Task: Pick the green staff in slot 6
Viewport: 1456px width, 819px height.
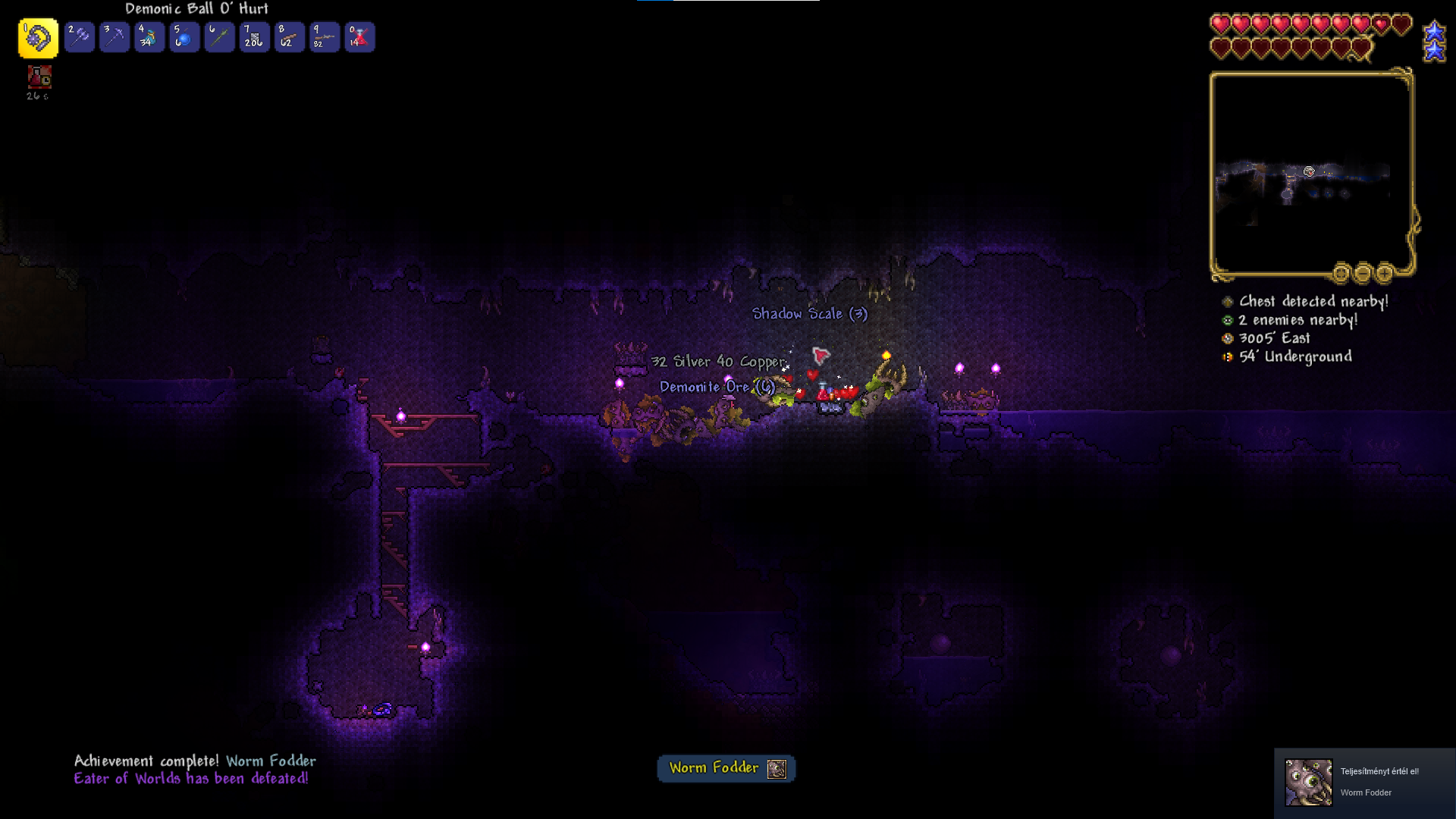Action: point(219,37)
